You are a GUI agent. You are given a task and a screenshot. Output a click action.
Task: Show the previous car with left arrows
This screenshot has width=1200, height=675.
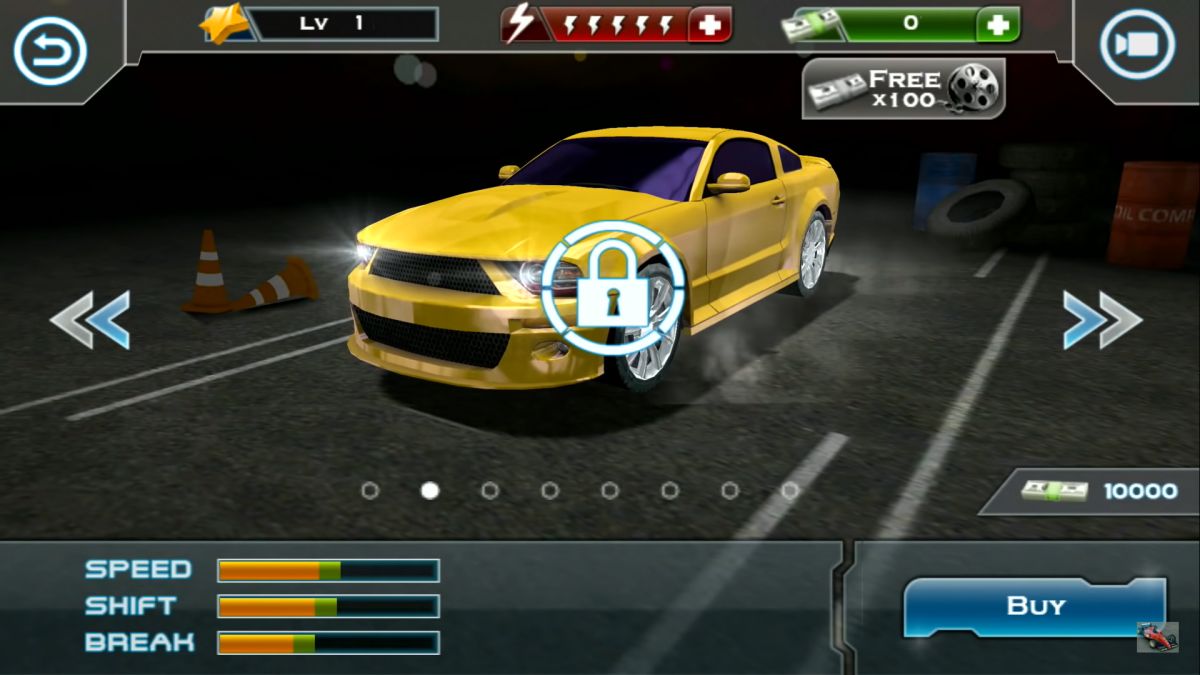[x=90, y=320]
